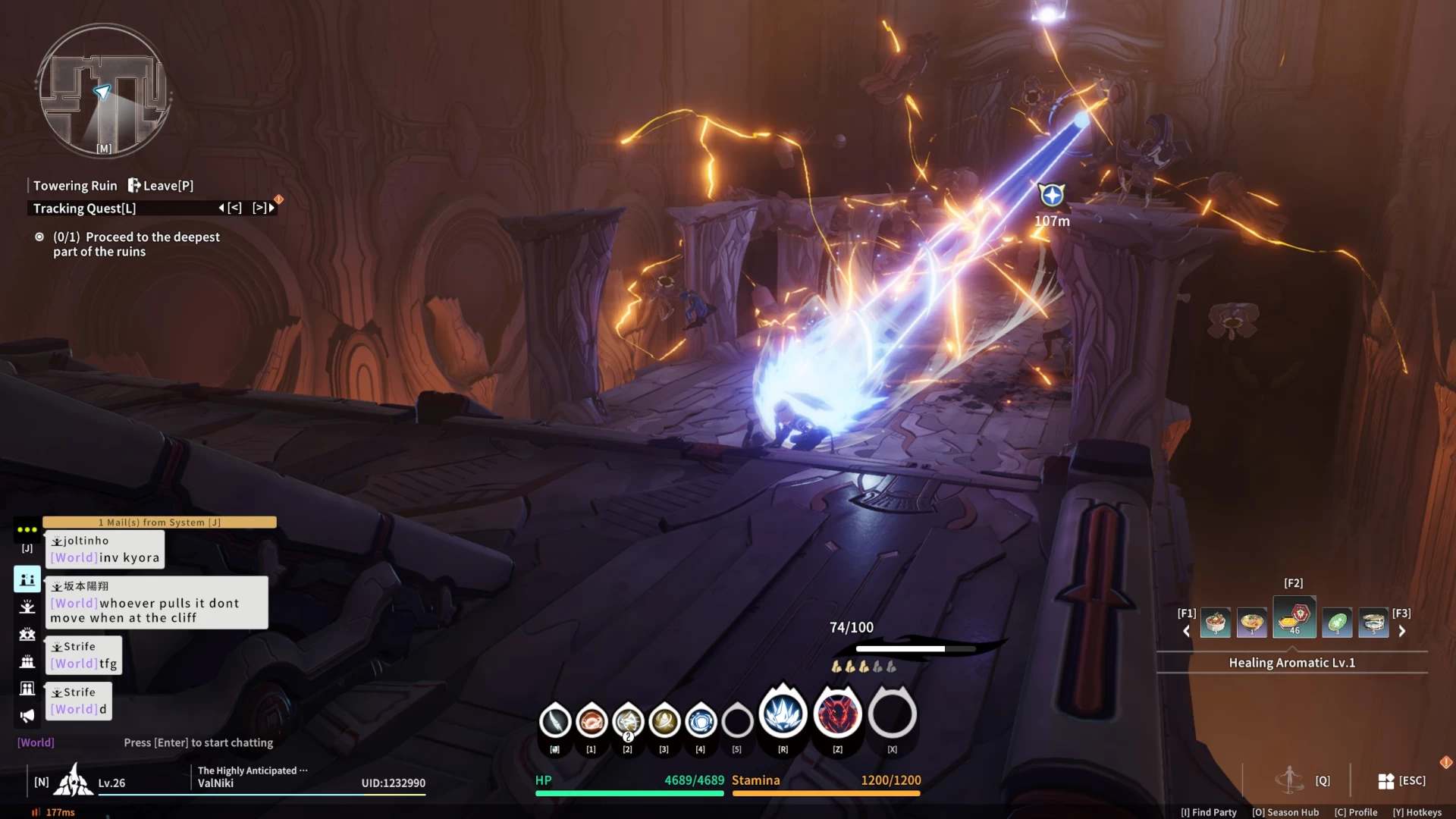Activate the feather blade basic attack skill
The height and width of the screenshot is (819, 1456).
click(555, 720)
